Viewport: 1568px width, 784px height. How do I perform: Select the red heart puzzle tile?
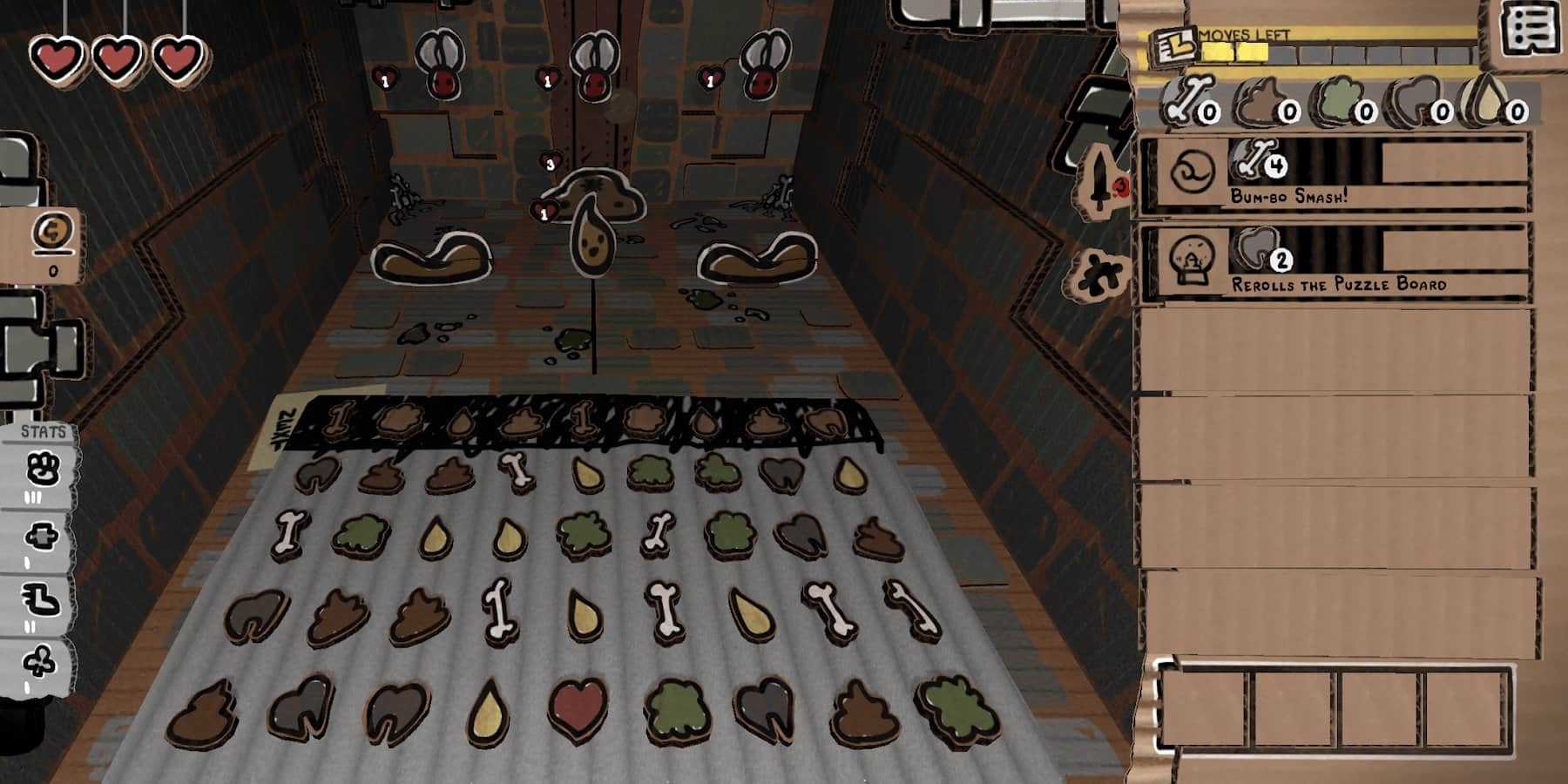pos(578,709)
